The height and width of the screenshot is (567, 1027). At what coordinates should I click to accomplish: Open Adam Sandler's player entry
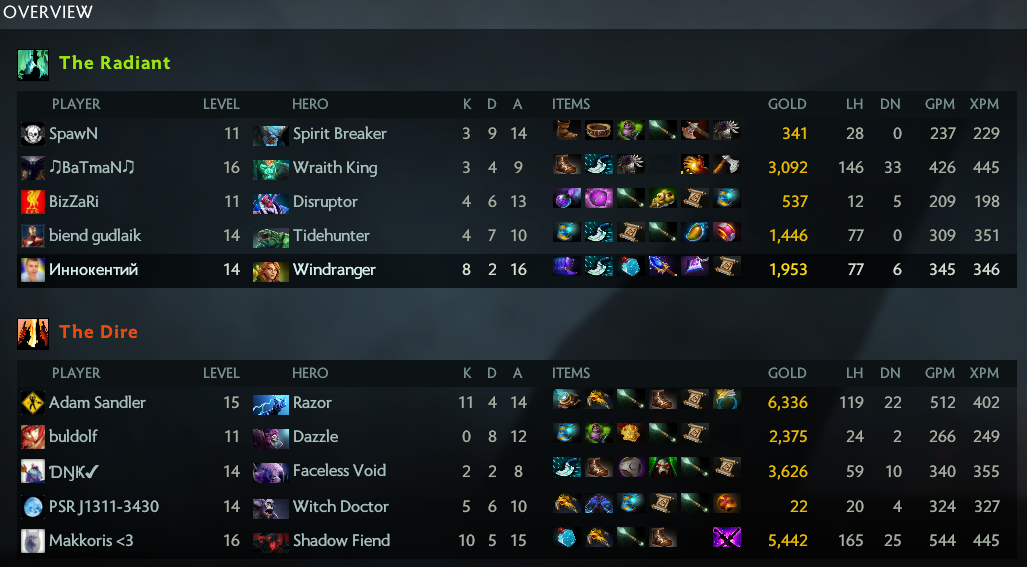coord(97,403)
